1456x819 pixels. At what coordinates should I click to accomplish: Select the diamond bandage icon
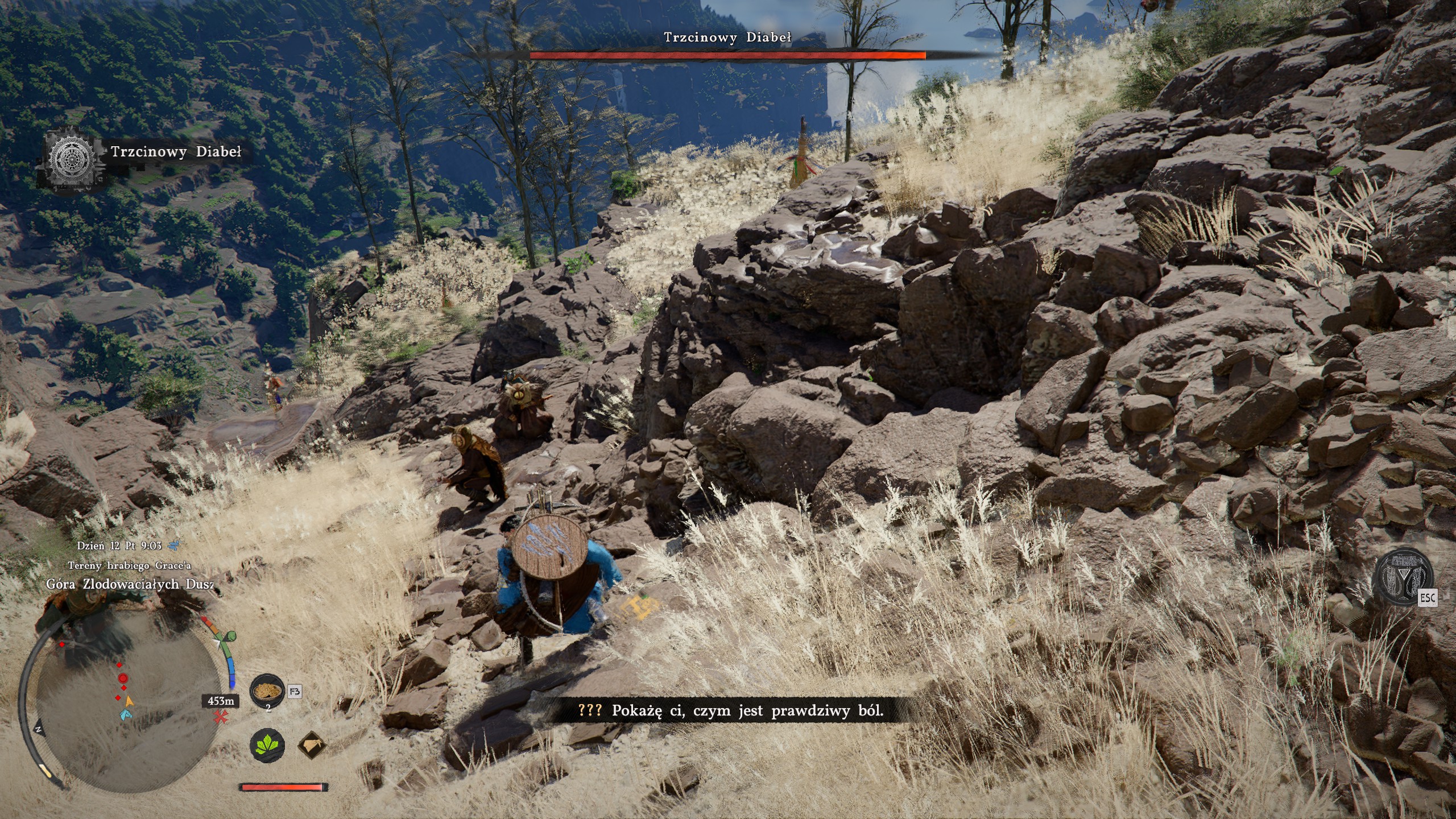(312, 746)
